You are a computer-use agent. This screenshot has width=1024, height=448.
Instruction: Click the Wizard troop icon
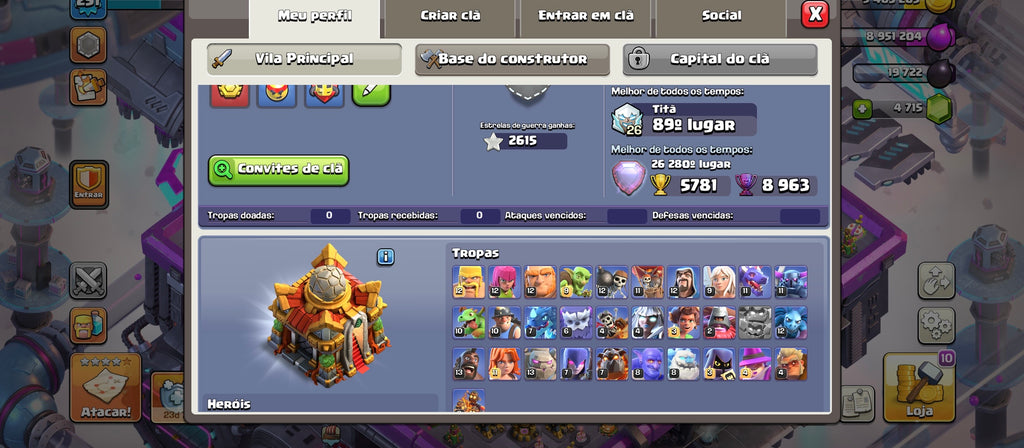(684, 282)
